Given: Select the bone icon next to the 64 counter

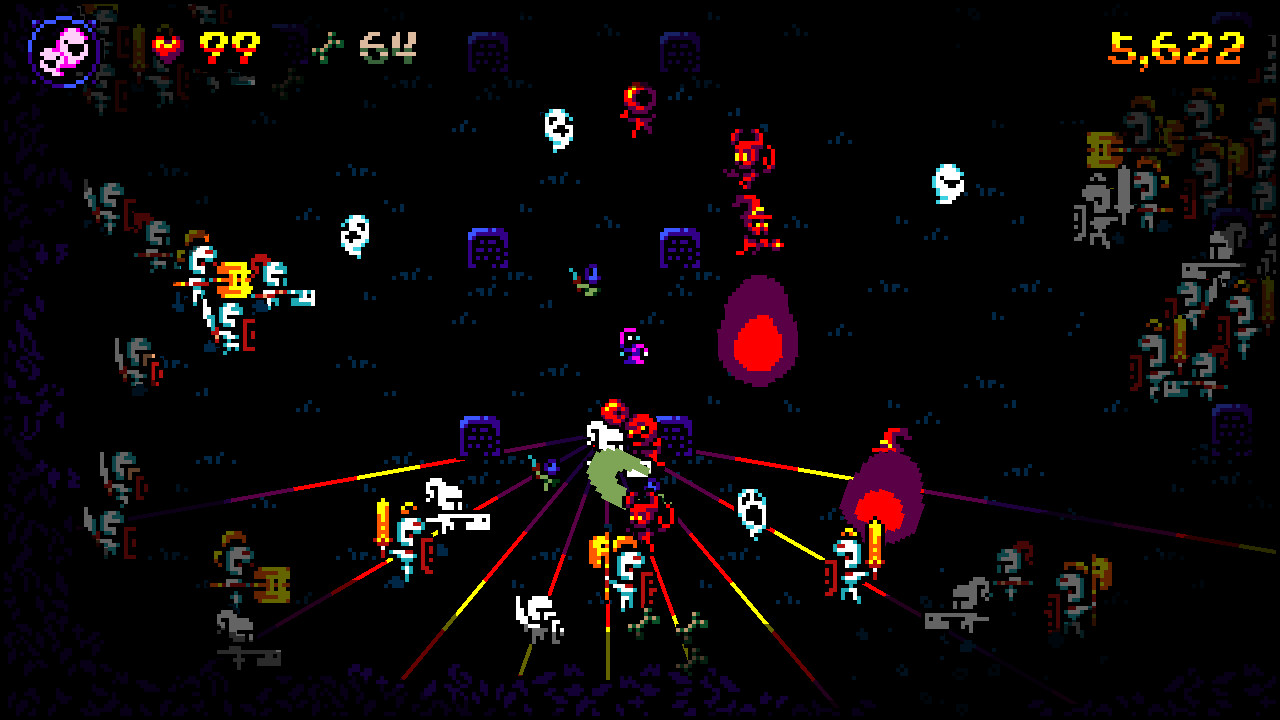Looking at the screenshot, I should [330, 44].
